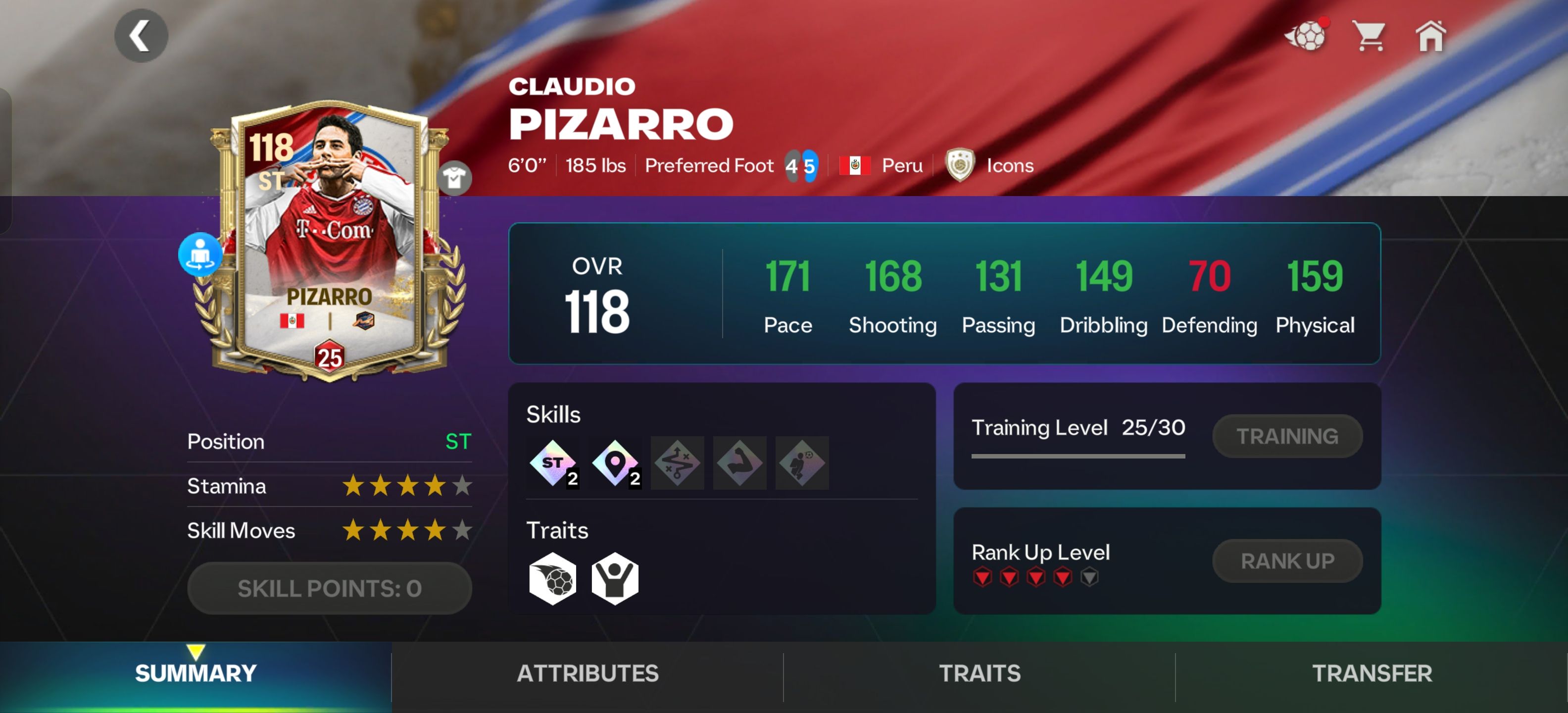Open the soccer ball notifications icon

(1306, 36)
